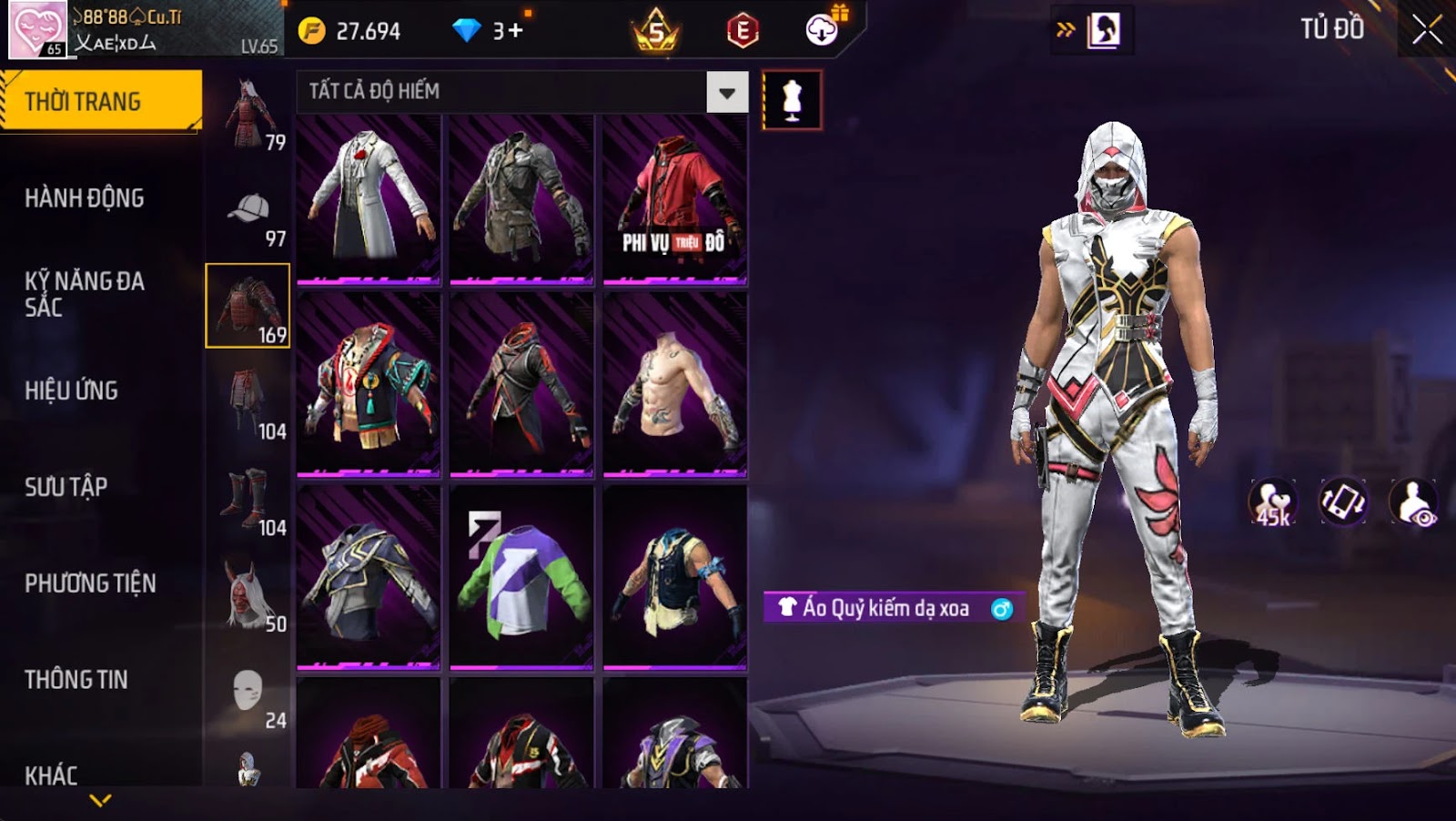The image size is (1456, 821).
Task: Click the diamond currency add button
Action: [515, 31]
